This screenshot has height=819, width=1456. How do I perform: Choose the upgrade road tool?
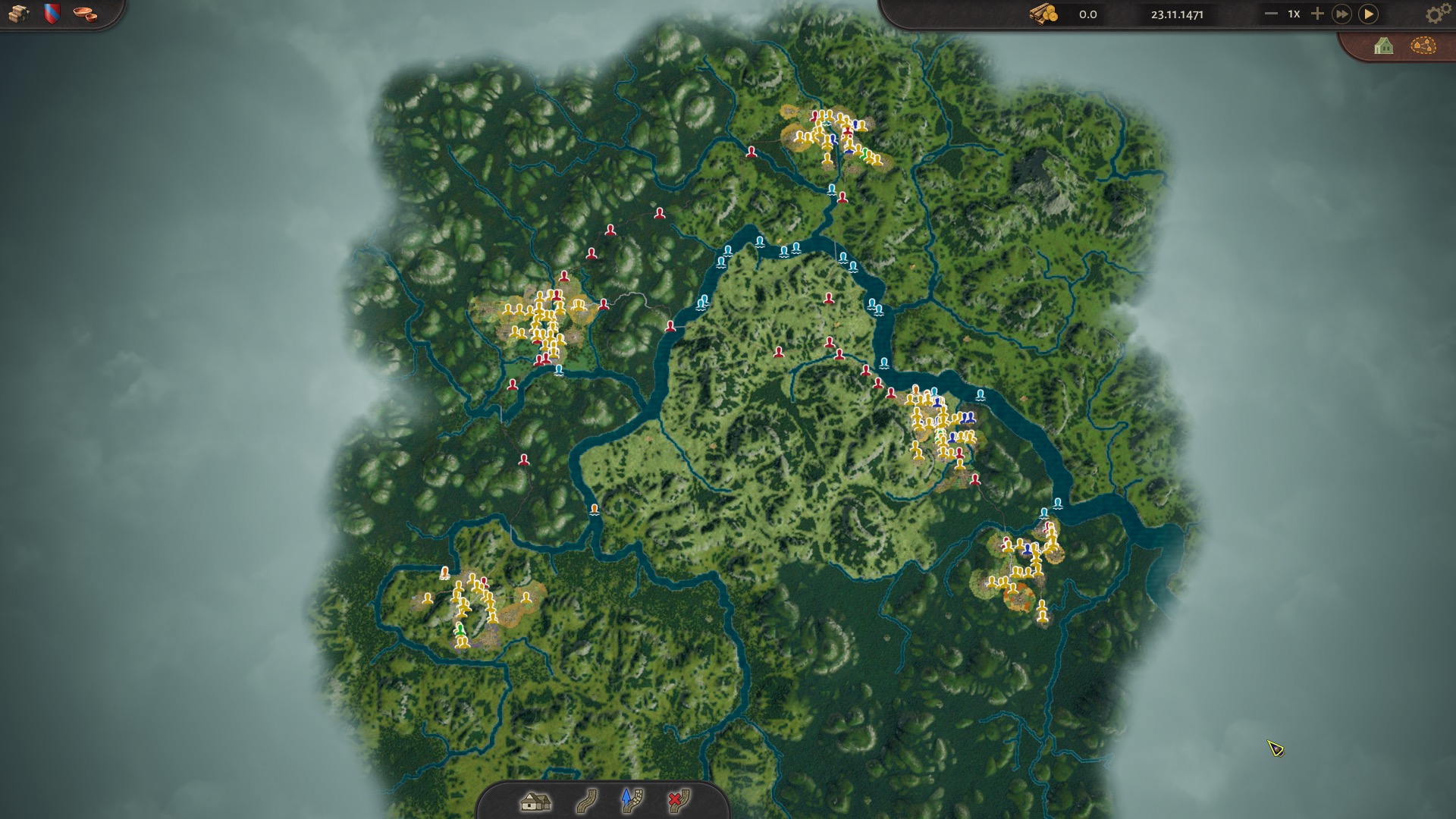click(631, 801)
